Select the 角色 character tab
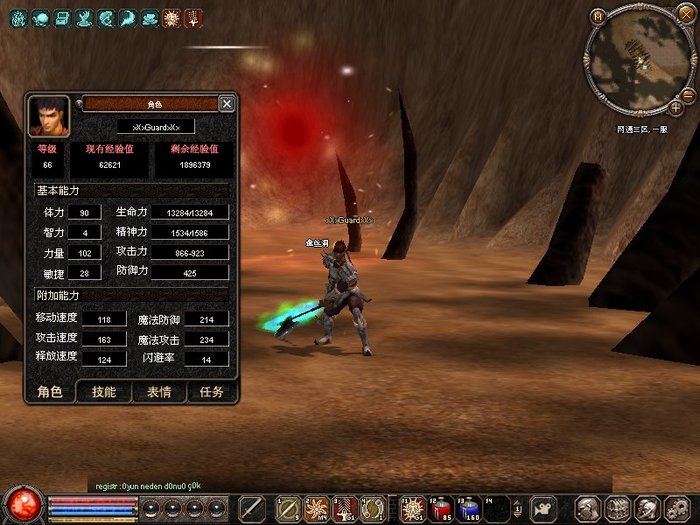This screenshot has height=525, width=700. click(x=49, y=392)
